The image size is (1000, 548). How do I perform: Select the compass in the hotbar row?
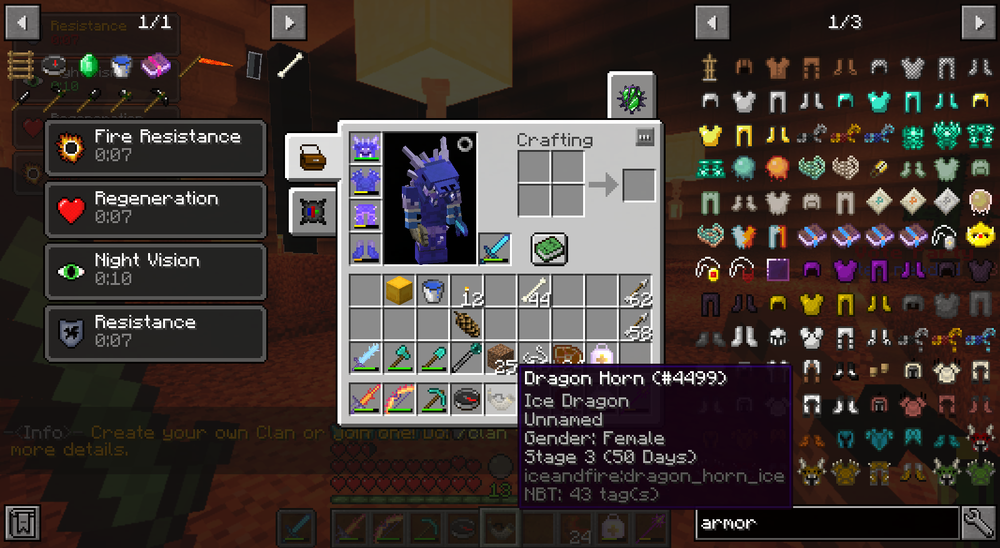(x=467, y=400)
